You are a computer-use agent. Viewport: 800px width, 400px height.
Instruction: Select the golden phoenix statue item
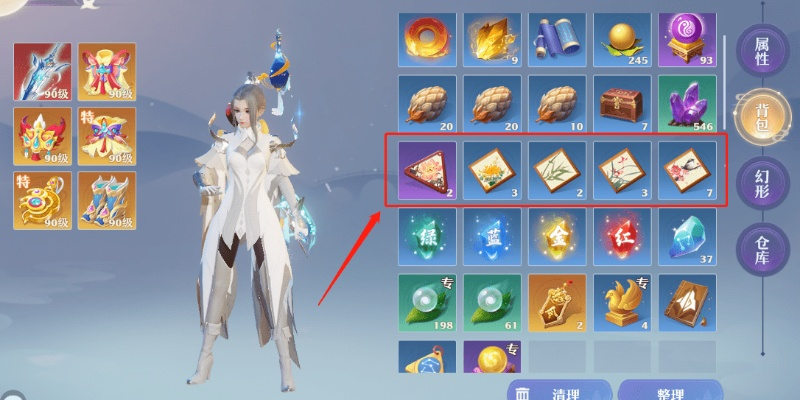[622, 301]
